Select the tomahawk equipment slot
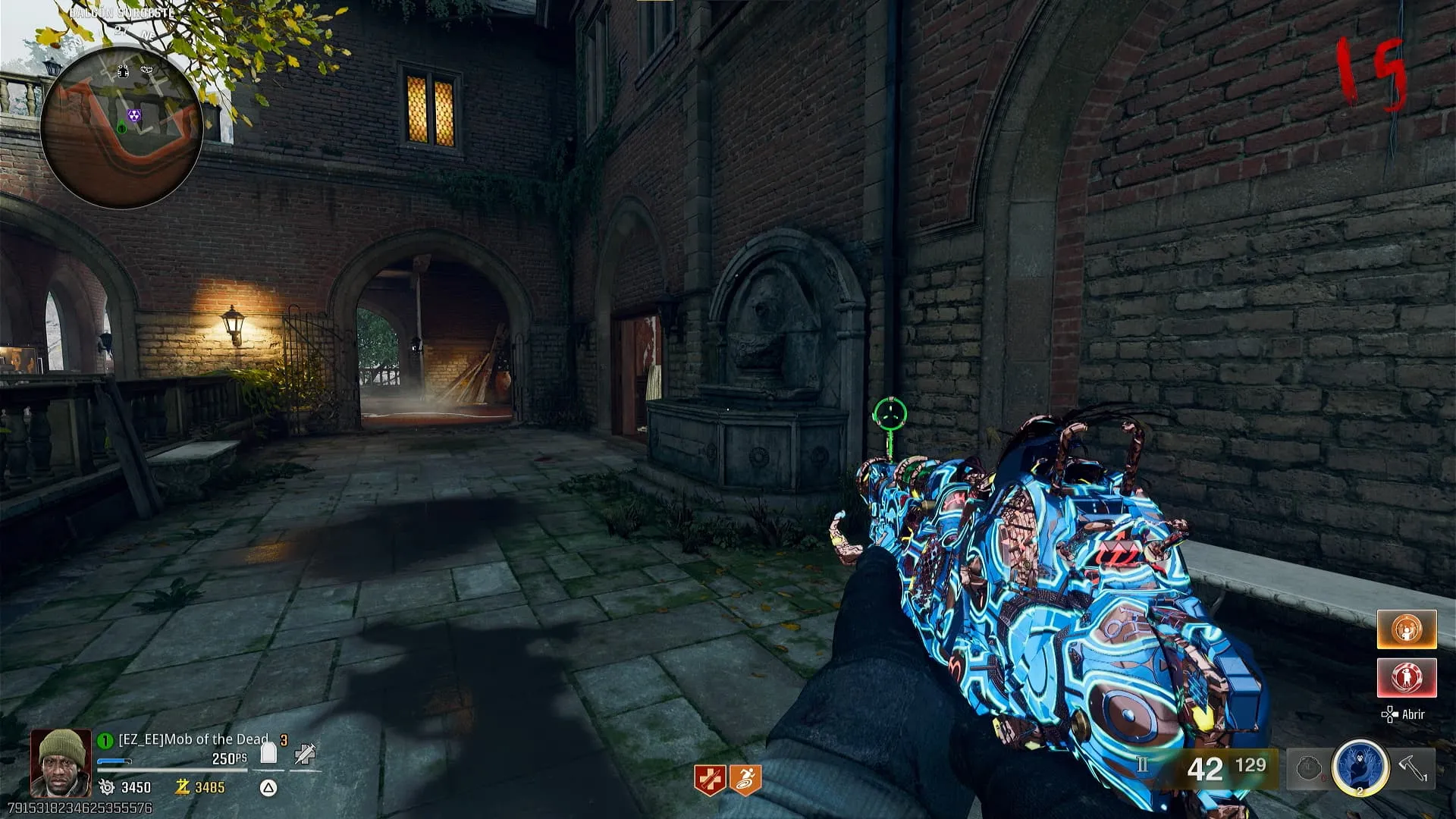The height and width of the screenshot is (819, 1456). (1413, 767)
